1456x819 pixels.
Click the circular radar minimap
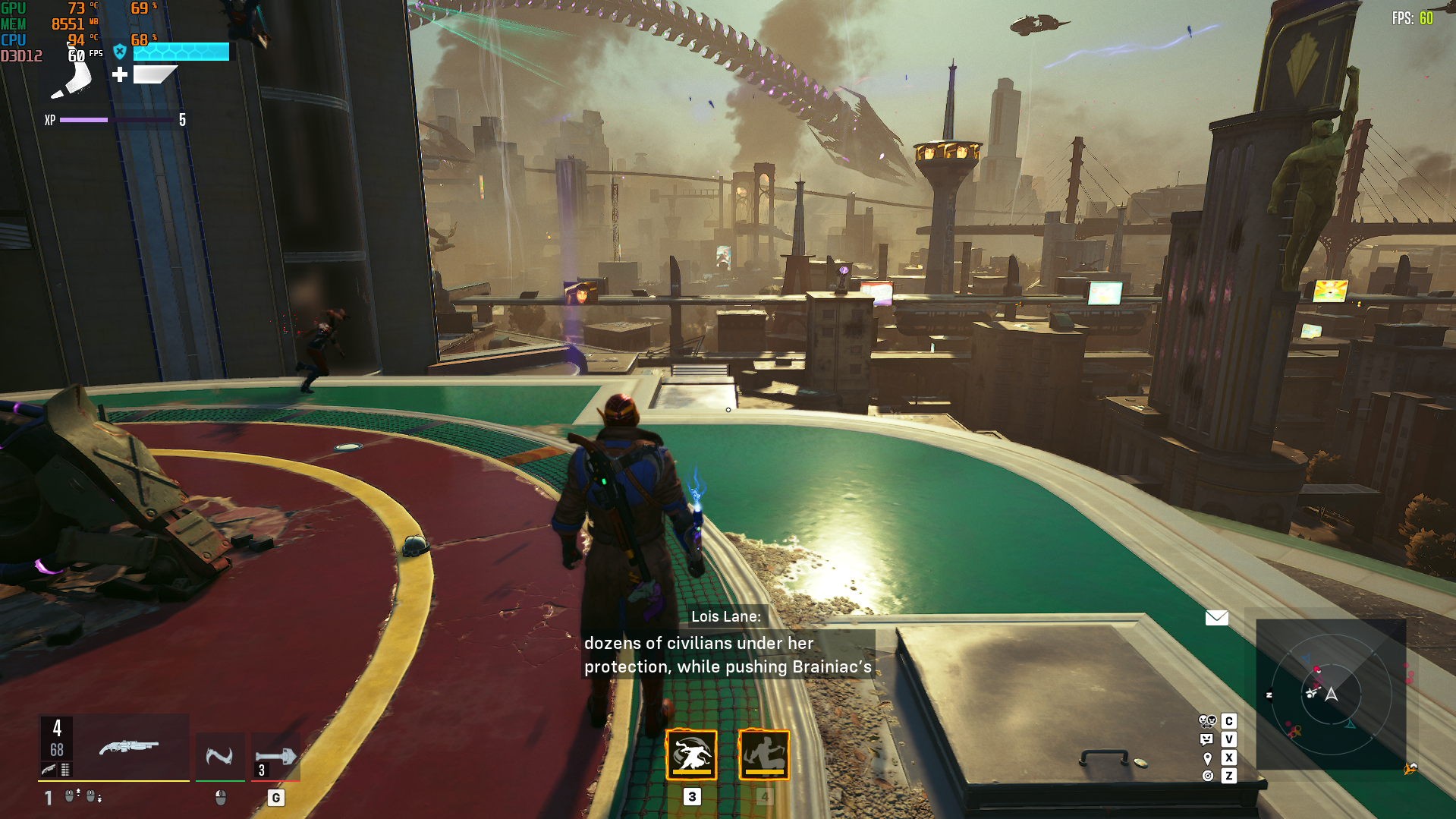pos(1331,695)
